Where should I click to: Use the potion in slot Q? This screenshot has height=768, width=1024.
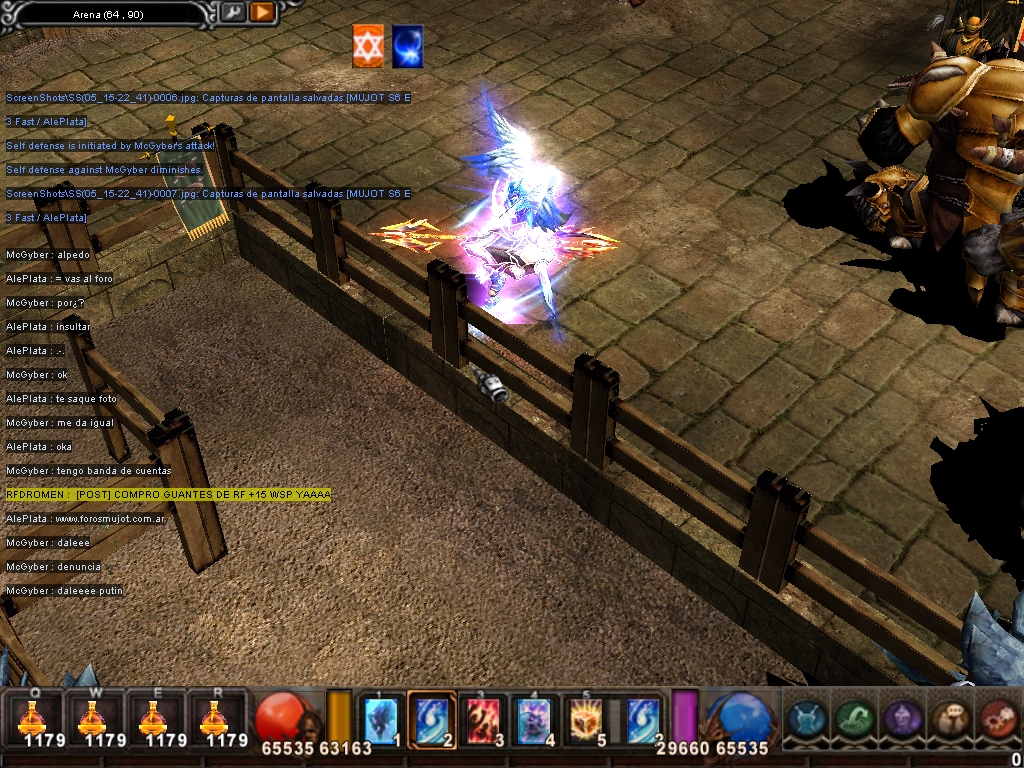(x=33, y=717)
